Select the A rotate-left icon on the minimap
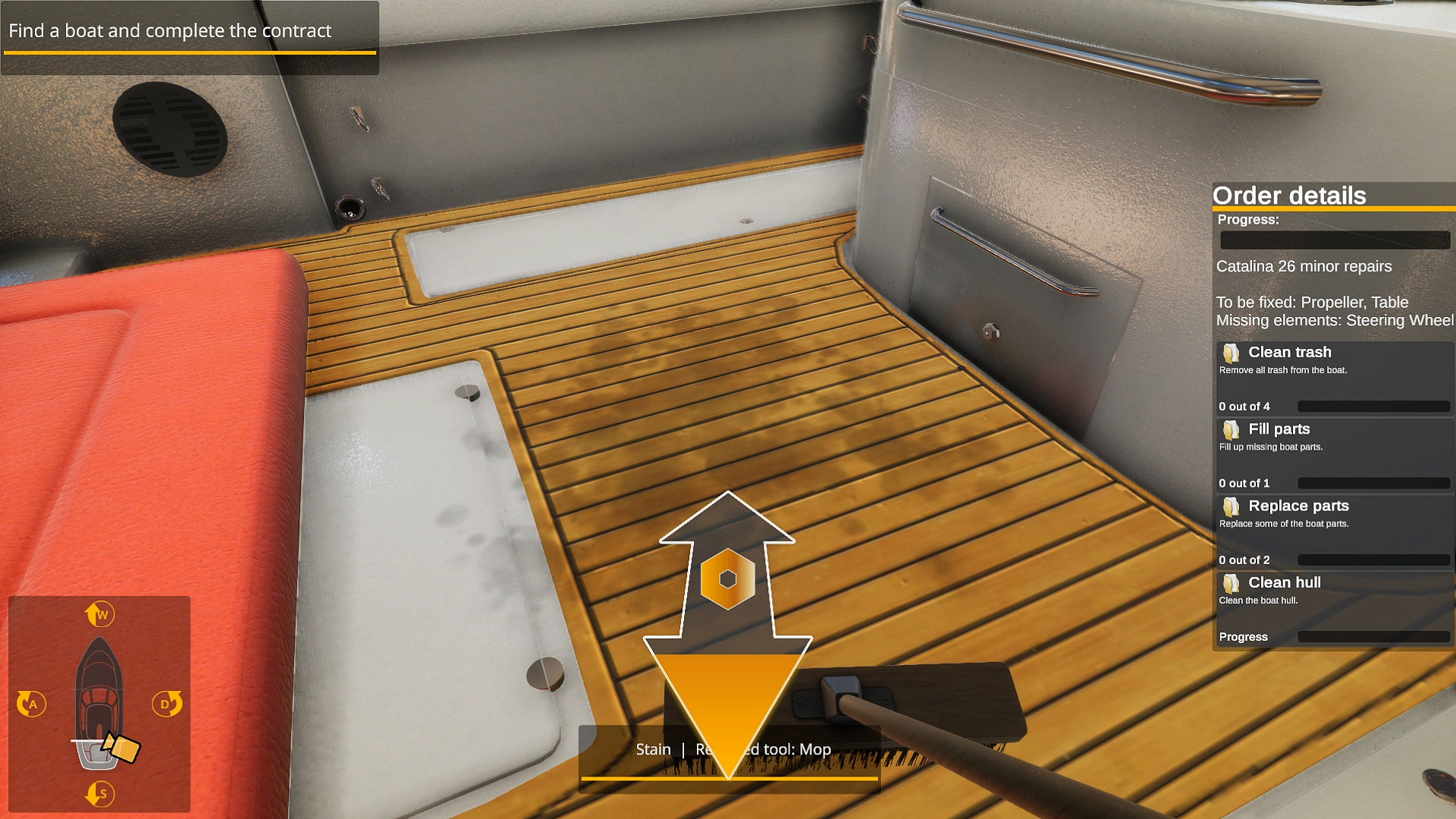1456x819 pixels. [32, 704]
